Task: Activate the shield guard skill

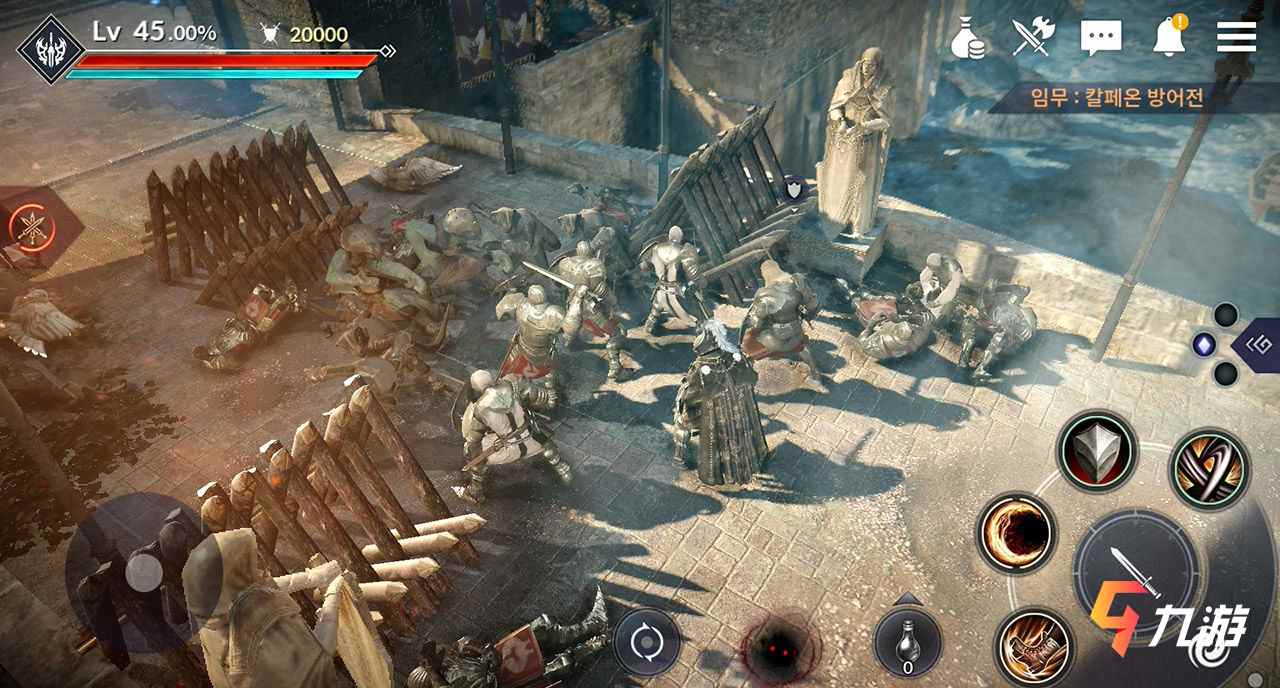Action: [x=1097, y=450]
